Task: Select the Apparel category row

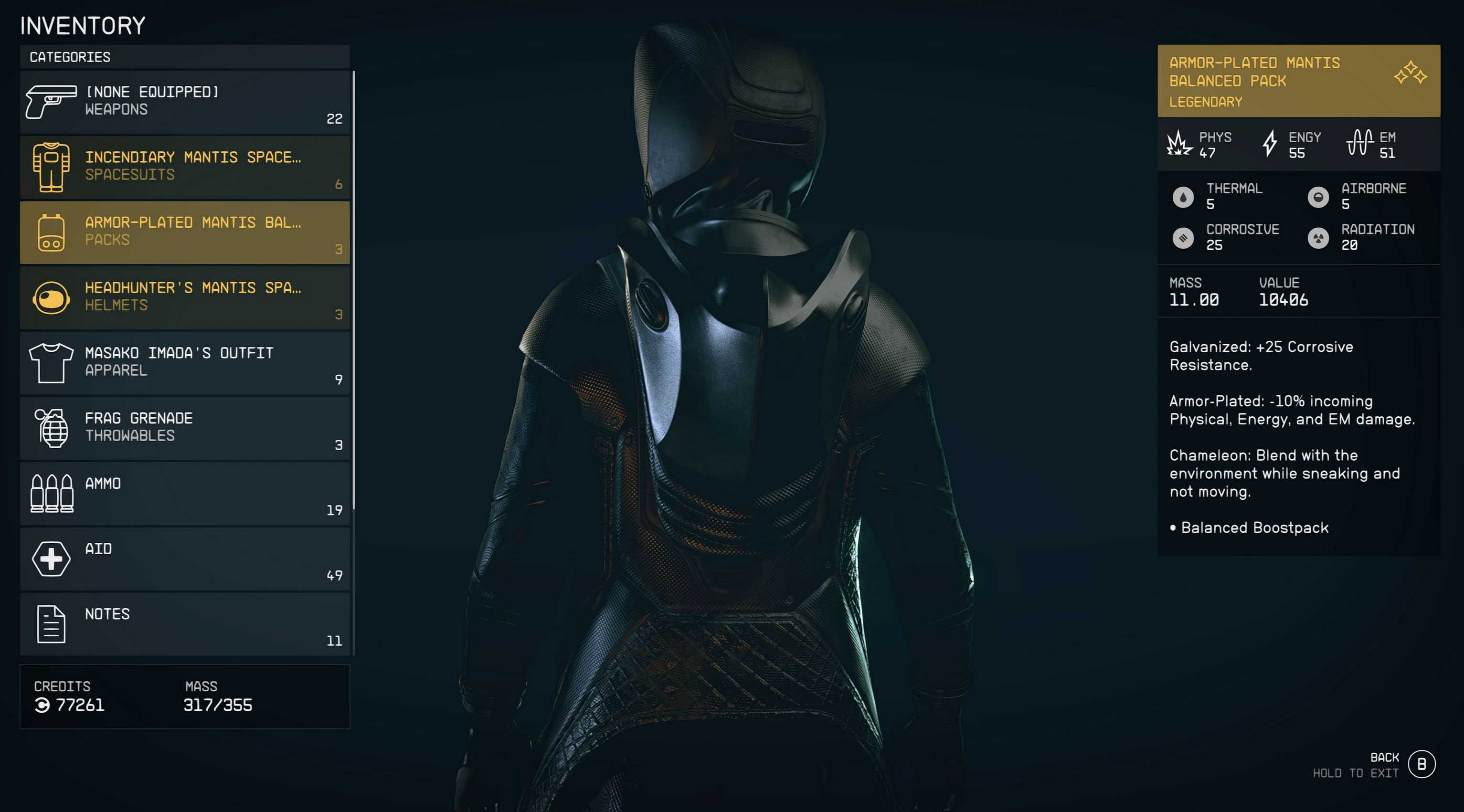Action: coord(185,362)
